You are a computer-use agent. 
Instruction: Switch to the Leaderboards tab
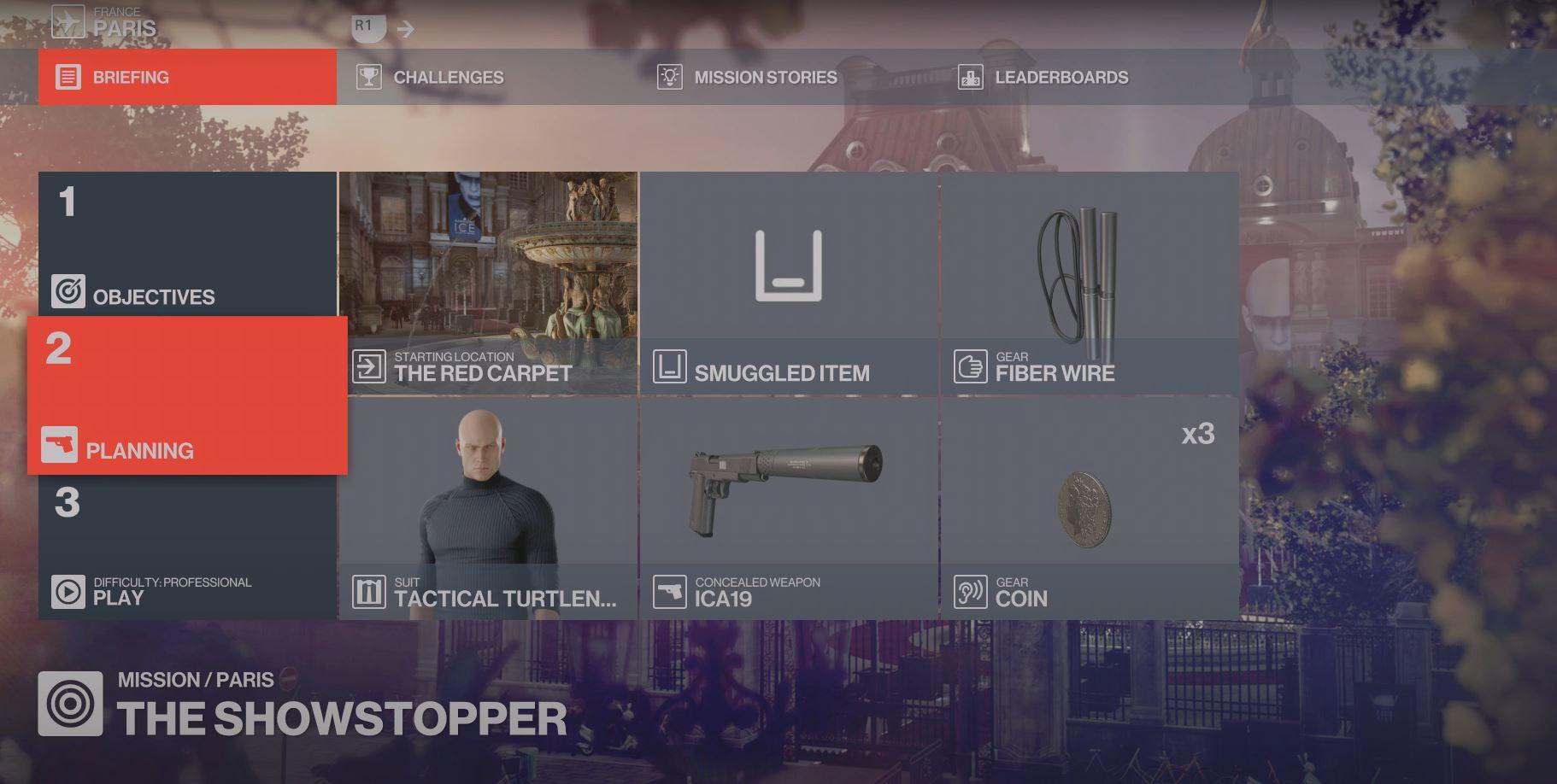[x=1061, y=77]
